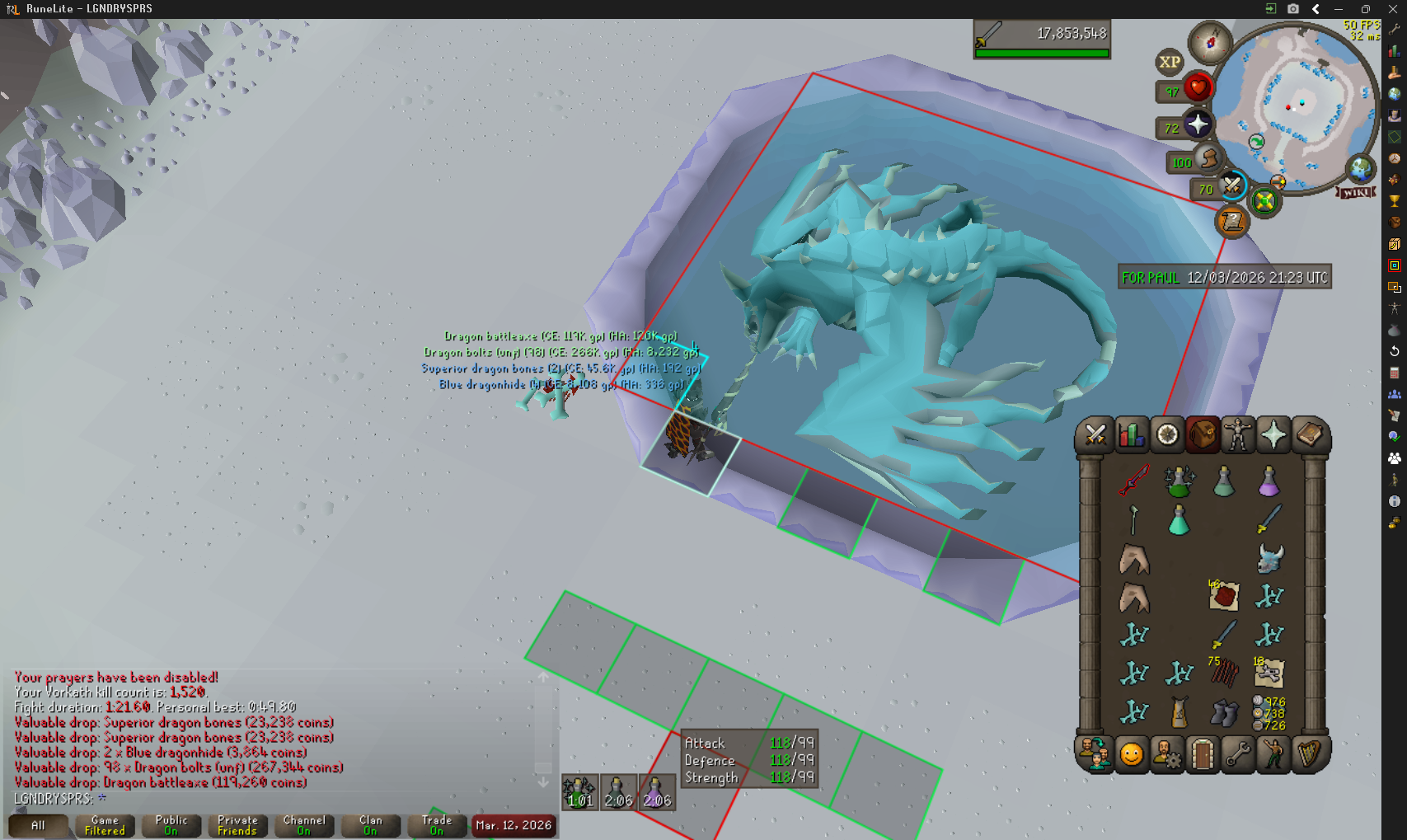Viewport: 1407px width, 840px height.
Task: Click the Wiki lookup banner
Action: pyautogui.click(x=1357, y=192)
